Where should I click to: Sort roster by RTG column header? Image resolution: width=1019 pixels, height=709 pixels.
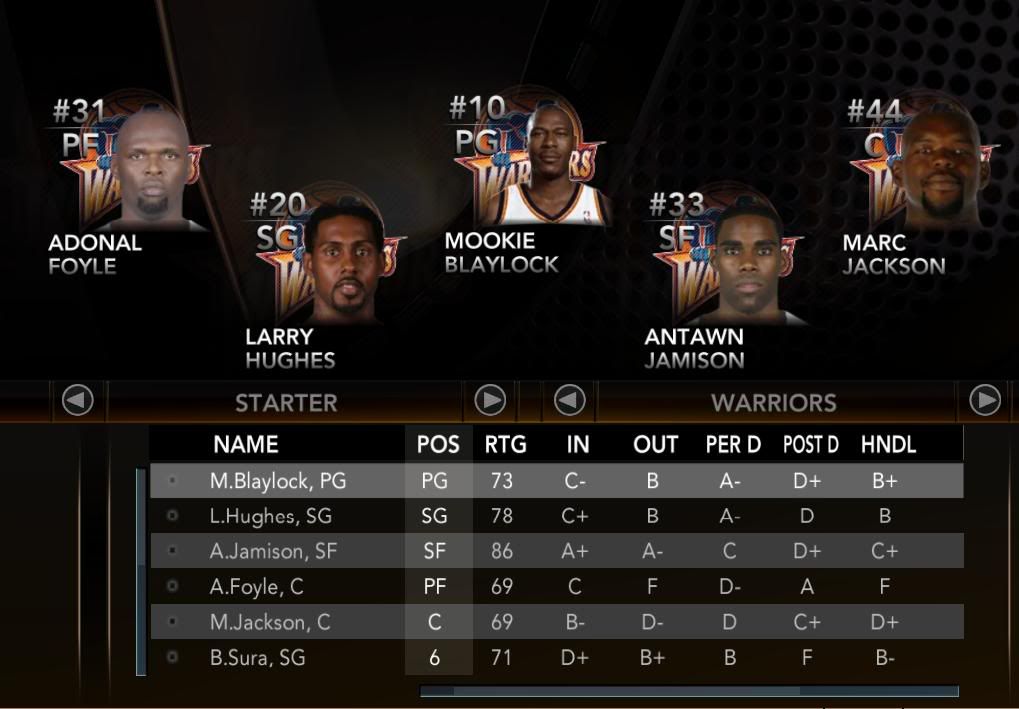coord(505,445)
